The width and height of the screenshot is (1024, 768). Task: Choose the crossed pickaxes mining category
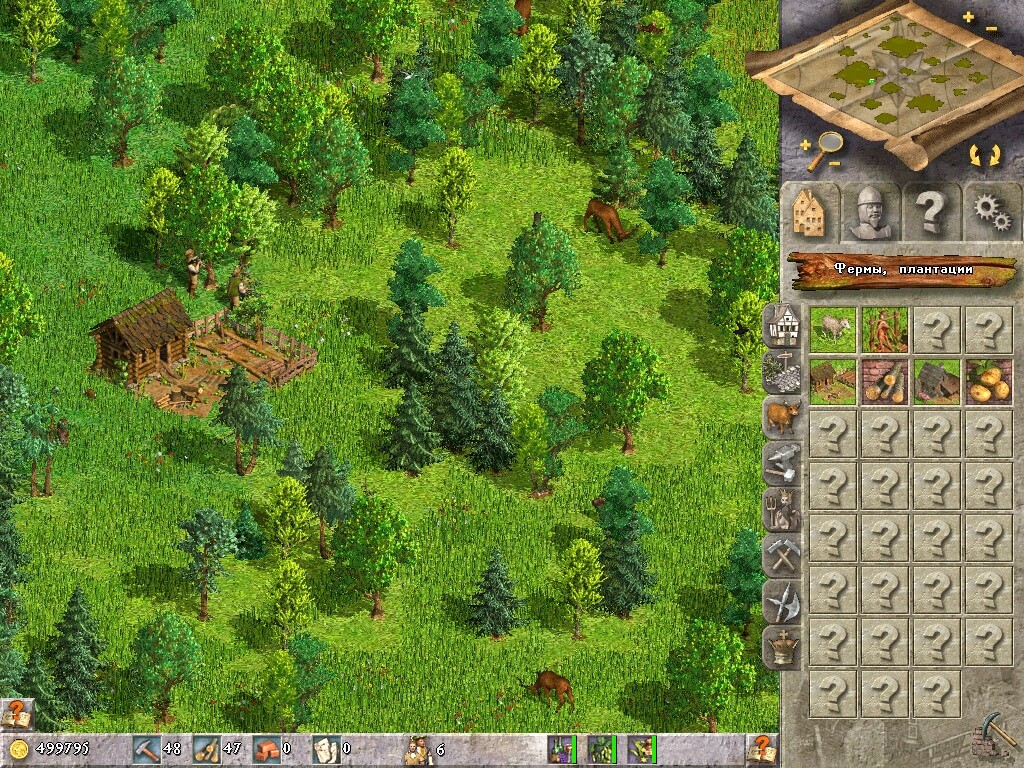point(782,556)
